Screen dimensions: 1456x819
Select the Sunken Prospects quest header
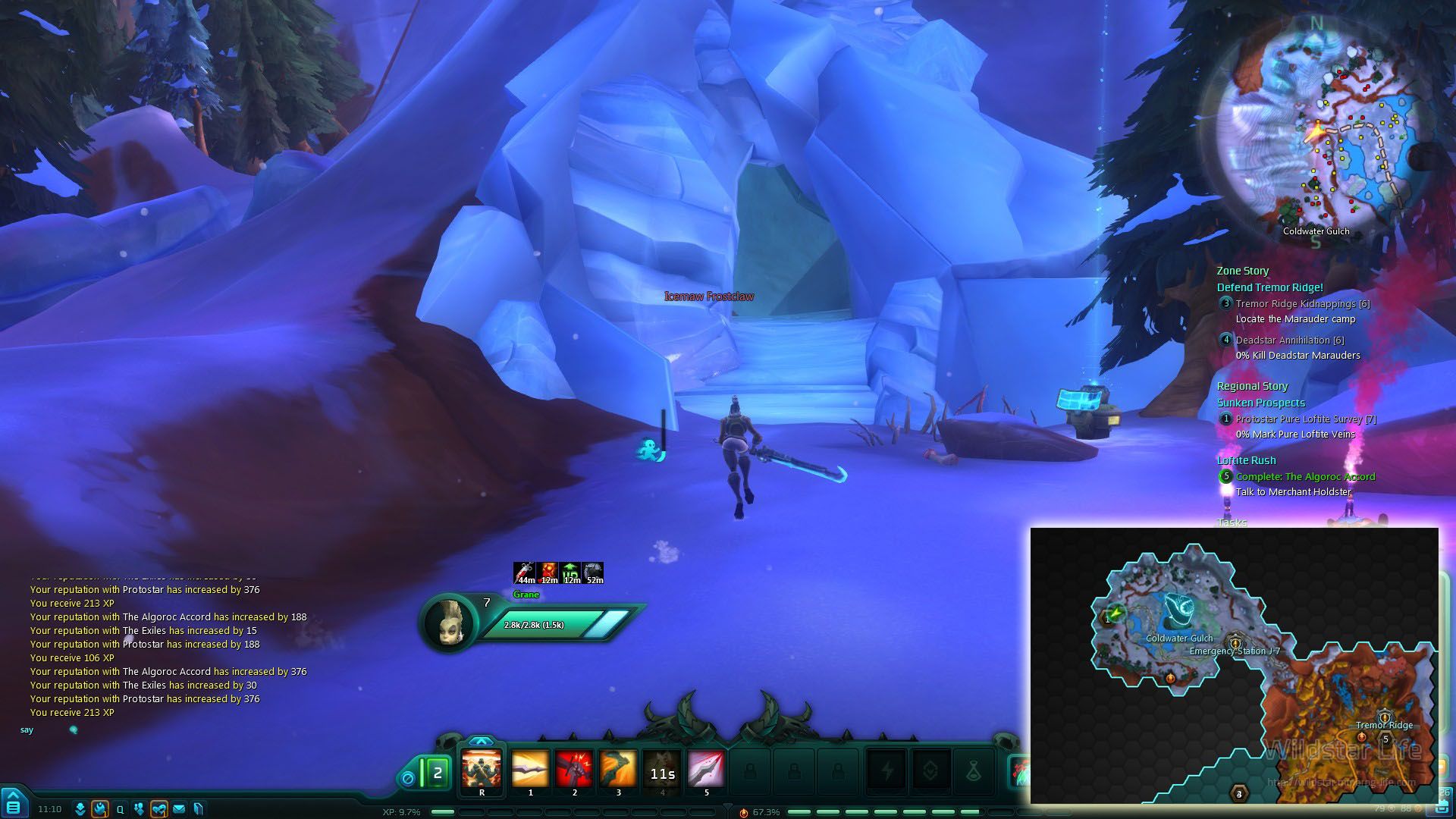pyautogui.click(x=1260, y=403)
